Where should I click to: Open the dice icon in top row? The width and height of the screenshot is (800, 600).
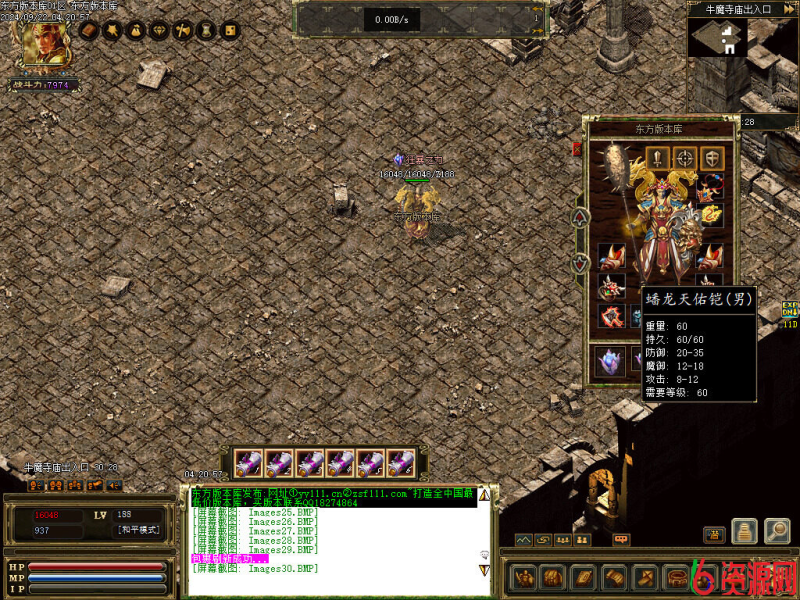(230, 31)
